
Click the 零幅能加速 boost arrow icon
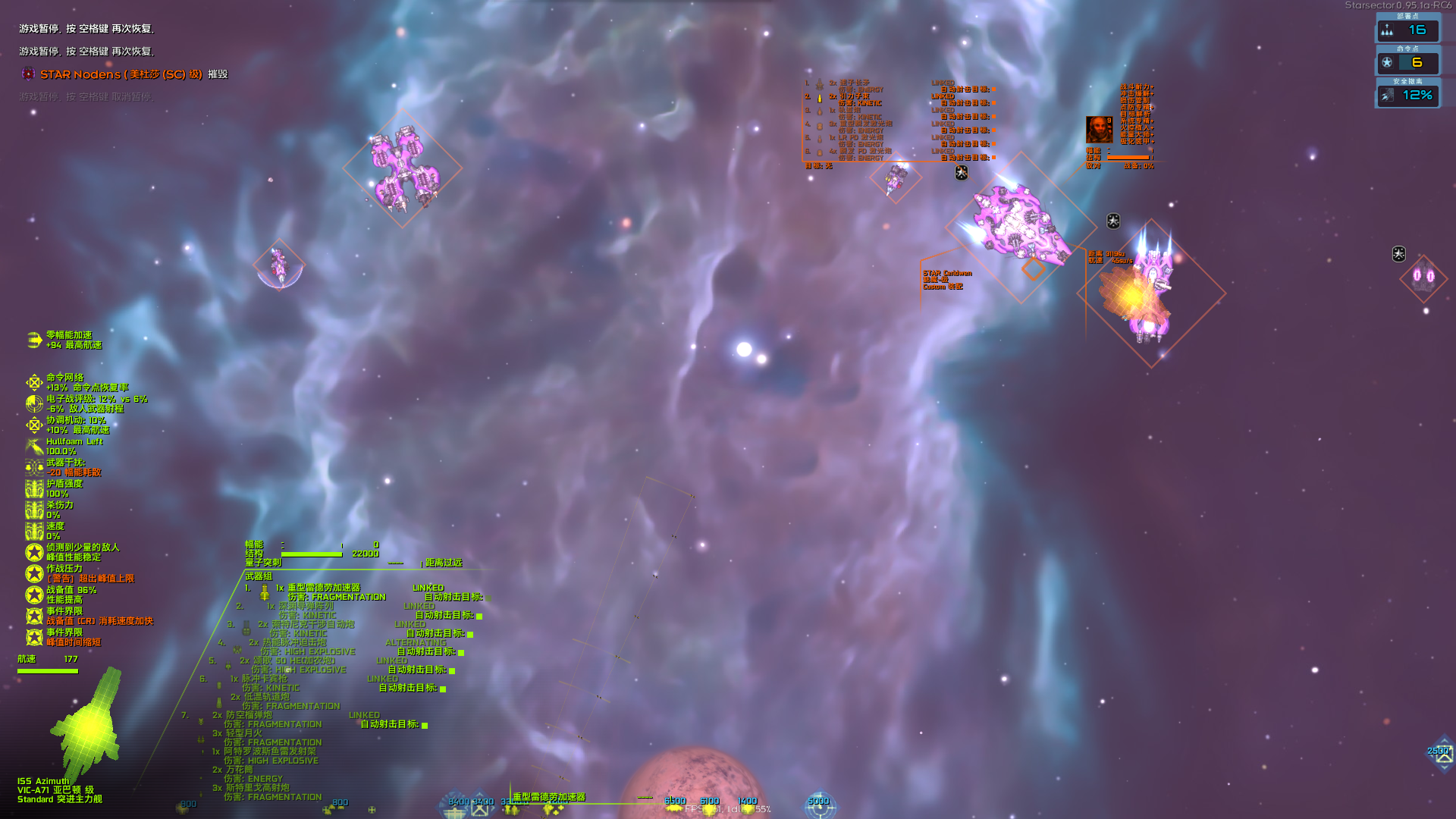[33, 340]
